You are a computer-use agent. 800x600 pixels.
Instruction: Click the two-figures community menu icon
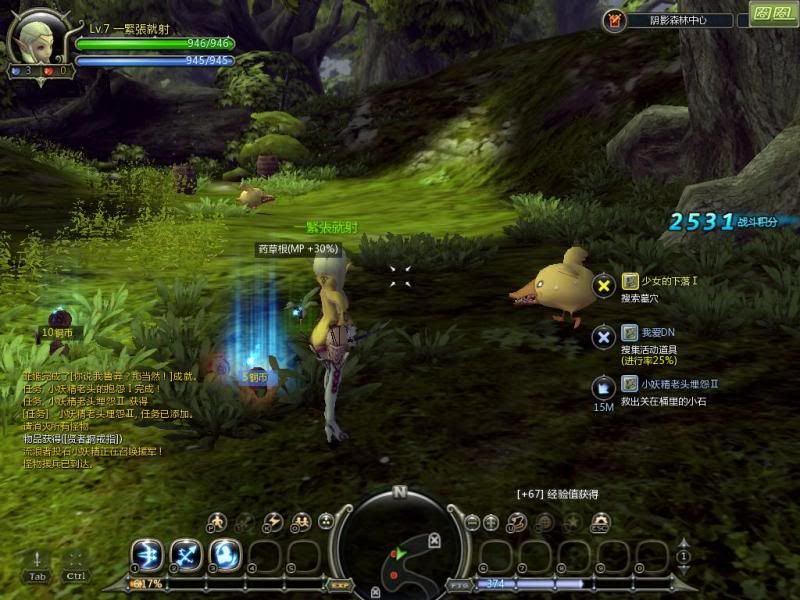pyautogui.click(x=299, y=522)
